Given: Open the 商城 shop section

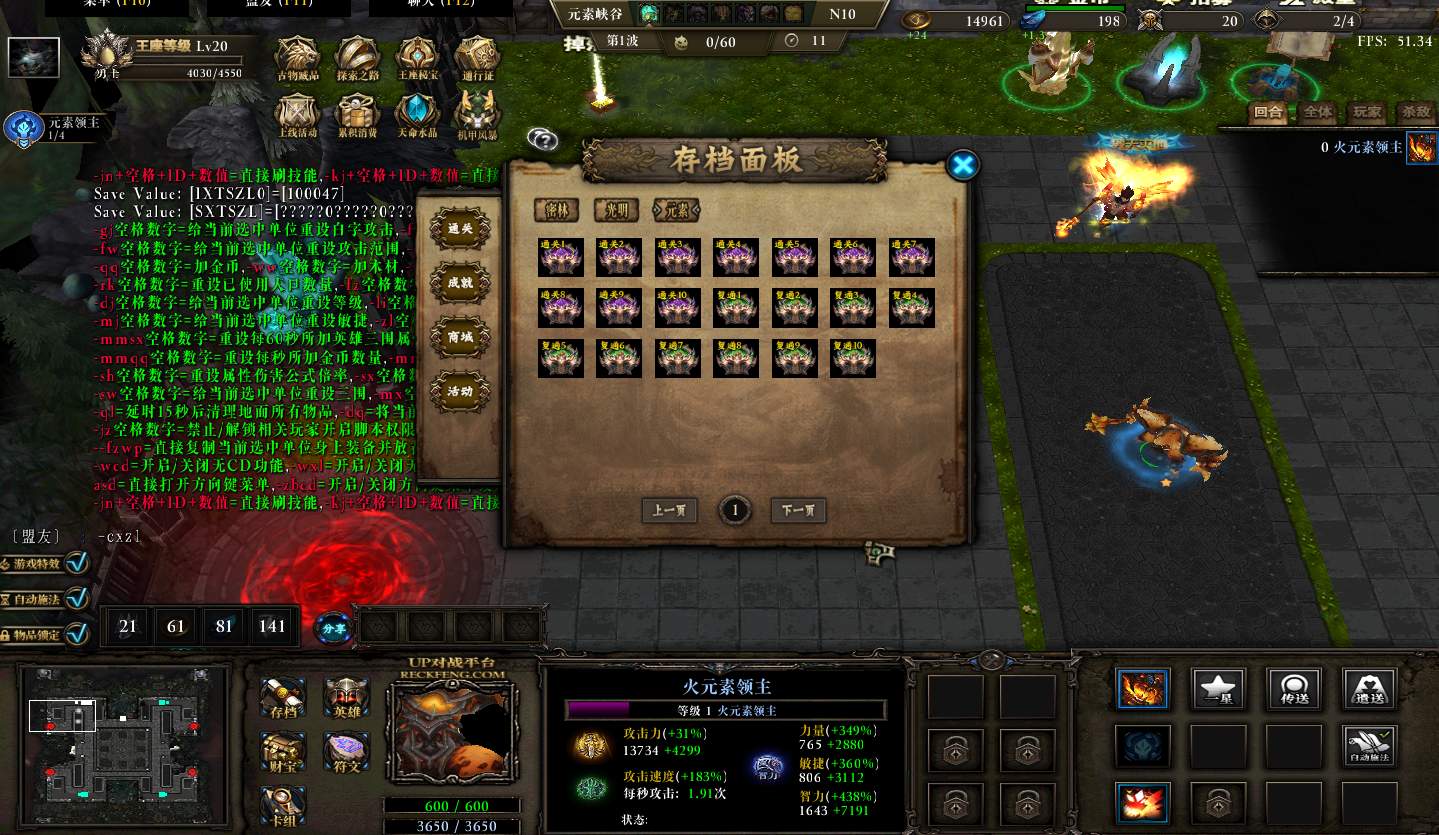Looking at the screenshot, I should pos(460,338).
